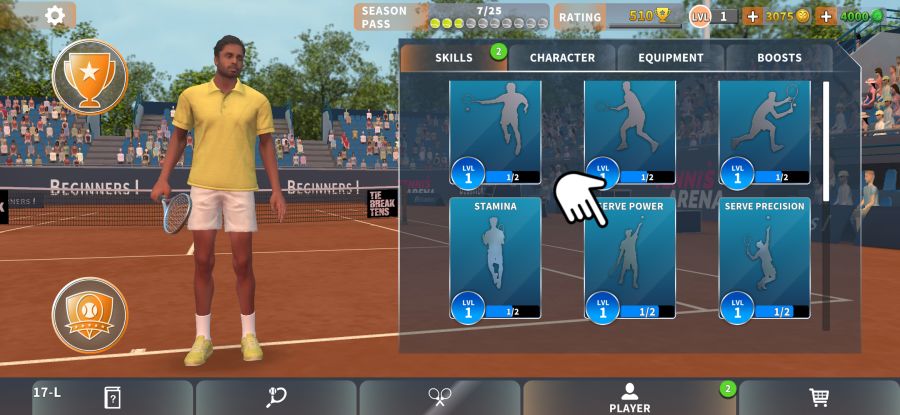The height and width of the screenshot is (415, 900).
Task: Choose the Serve Power skill card
Action: 630,258
